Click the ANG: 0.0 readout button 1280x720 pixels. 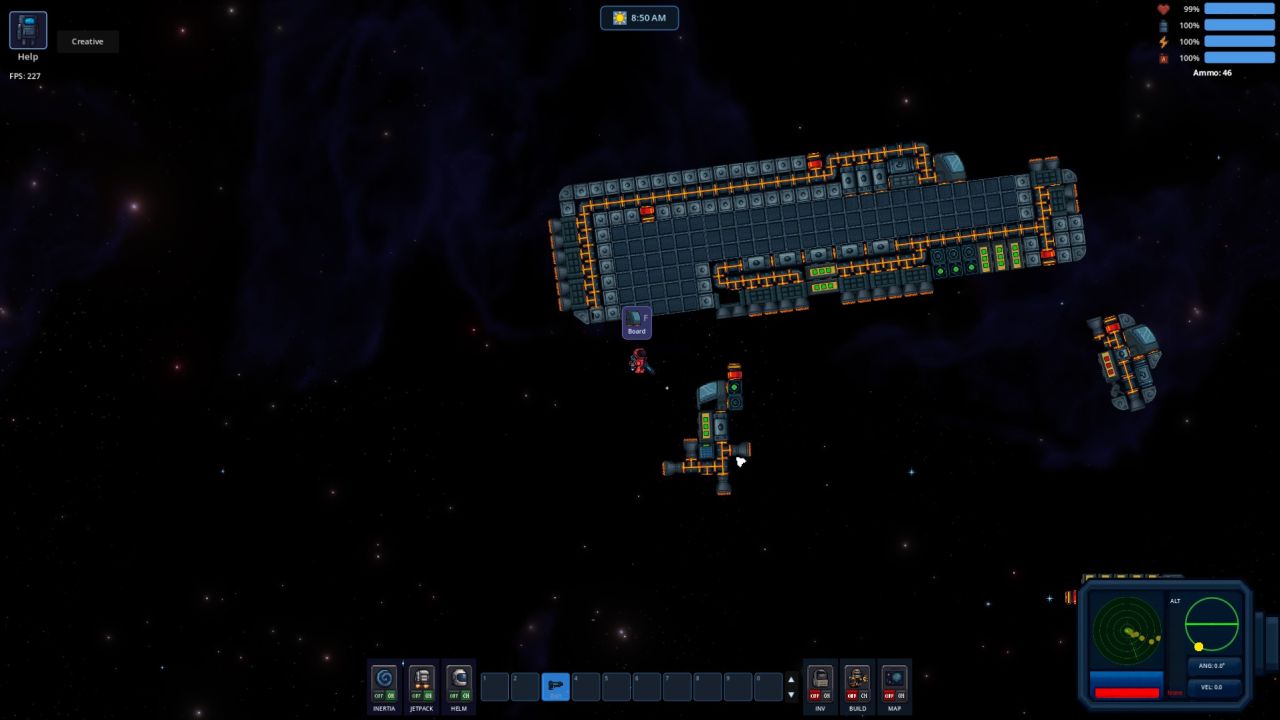[1212, 665]
